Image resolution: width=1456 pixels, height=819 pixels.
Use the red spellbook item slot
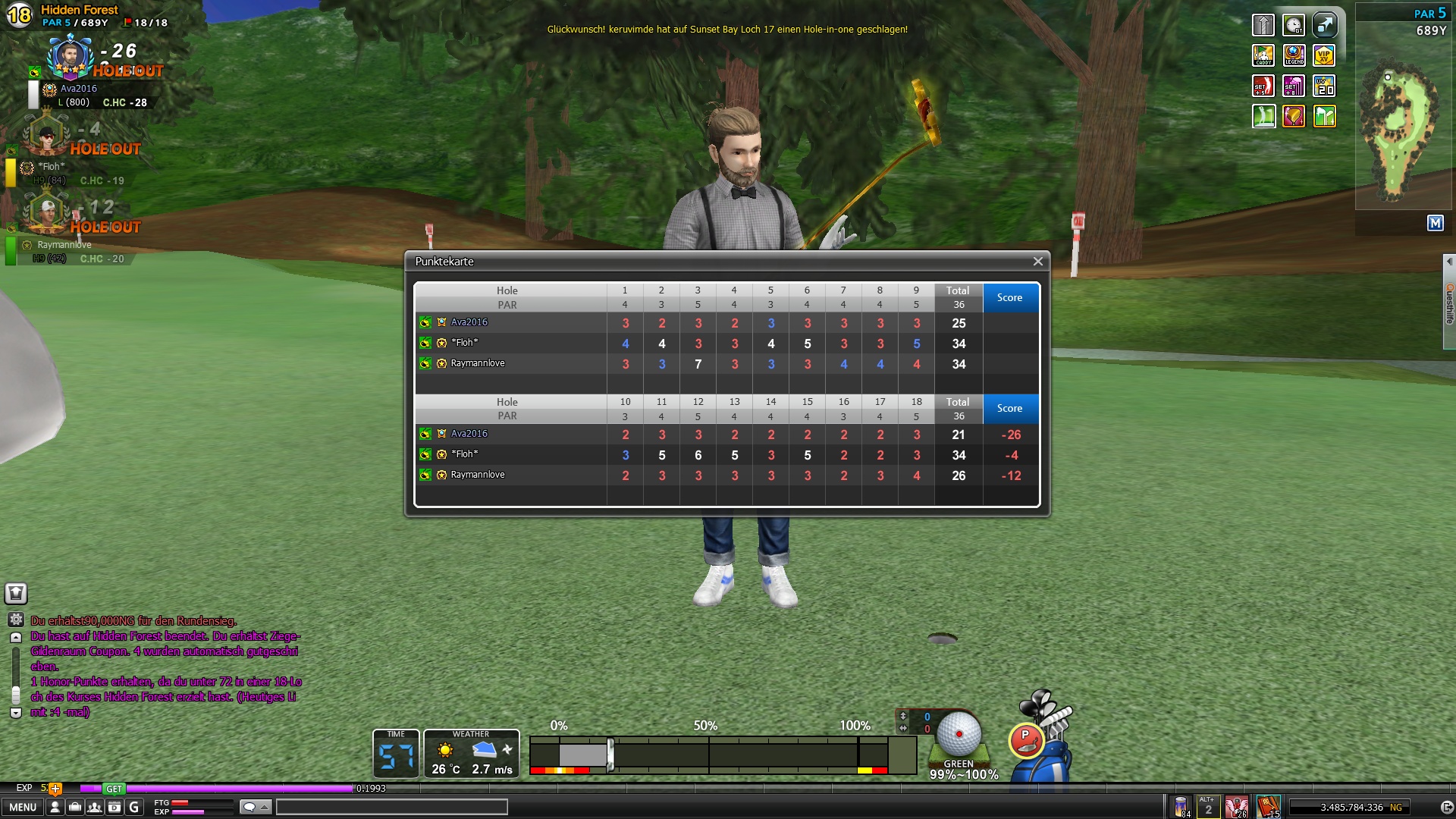click(x=1268, y=806)
